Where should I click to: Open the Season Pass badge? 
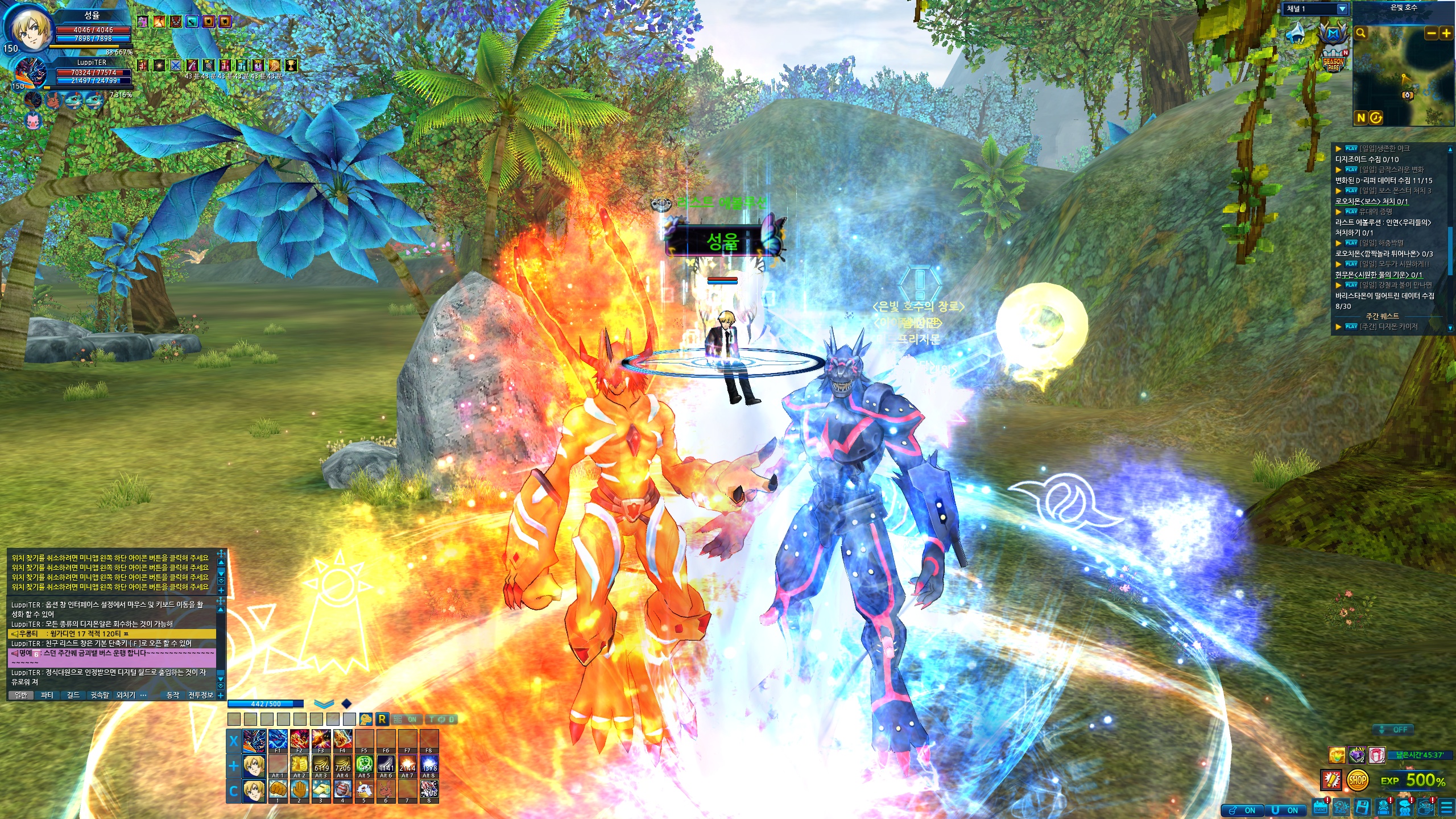click(x=1333, y=63)
